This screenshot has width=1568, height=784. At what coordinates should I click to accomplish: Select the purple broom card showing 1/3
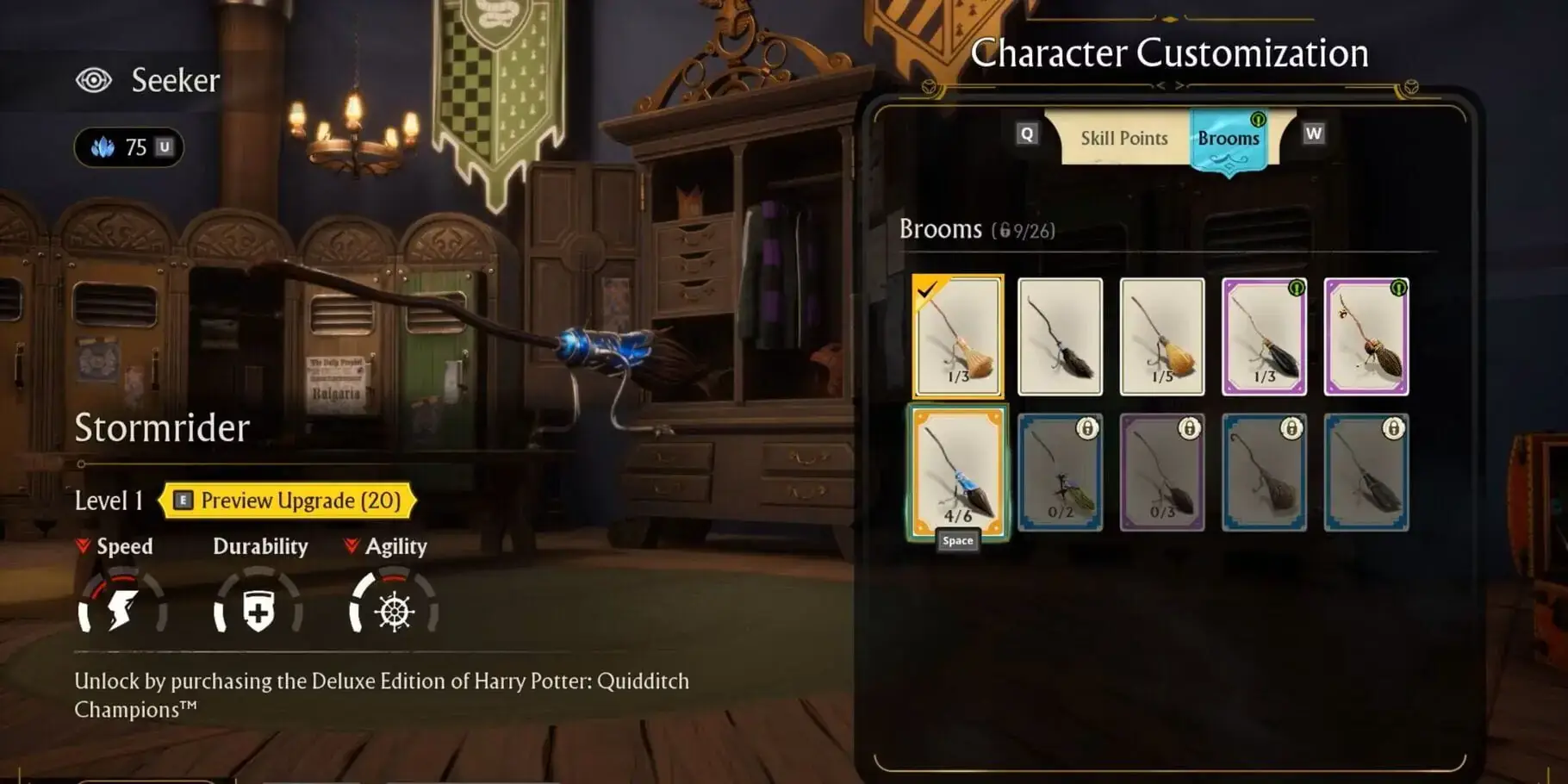pos(1264,336)
